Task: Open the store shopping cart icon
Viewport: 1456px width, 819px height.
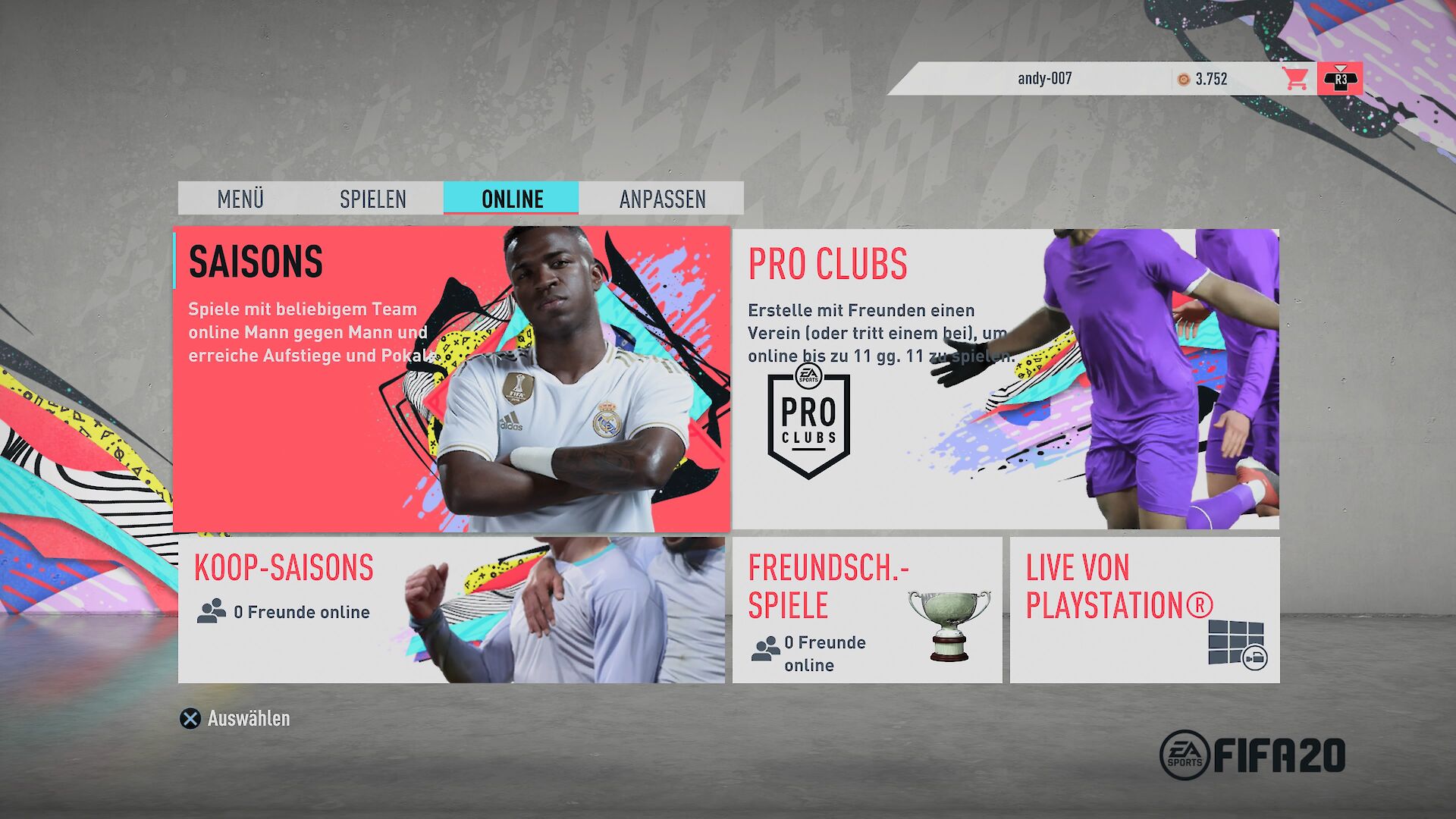Action: pos(1295,78)
